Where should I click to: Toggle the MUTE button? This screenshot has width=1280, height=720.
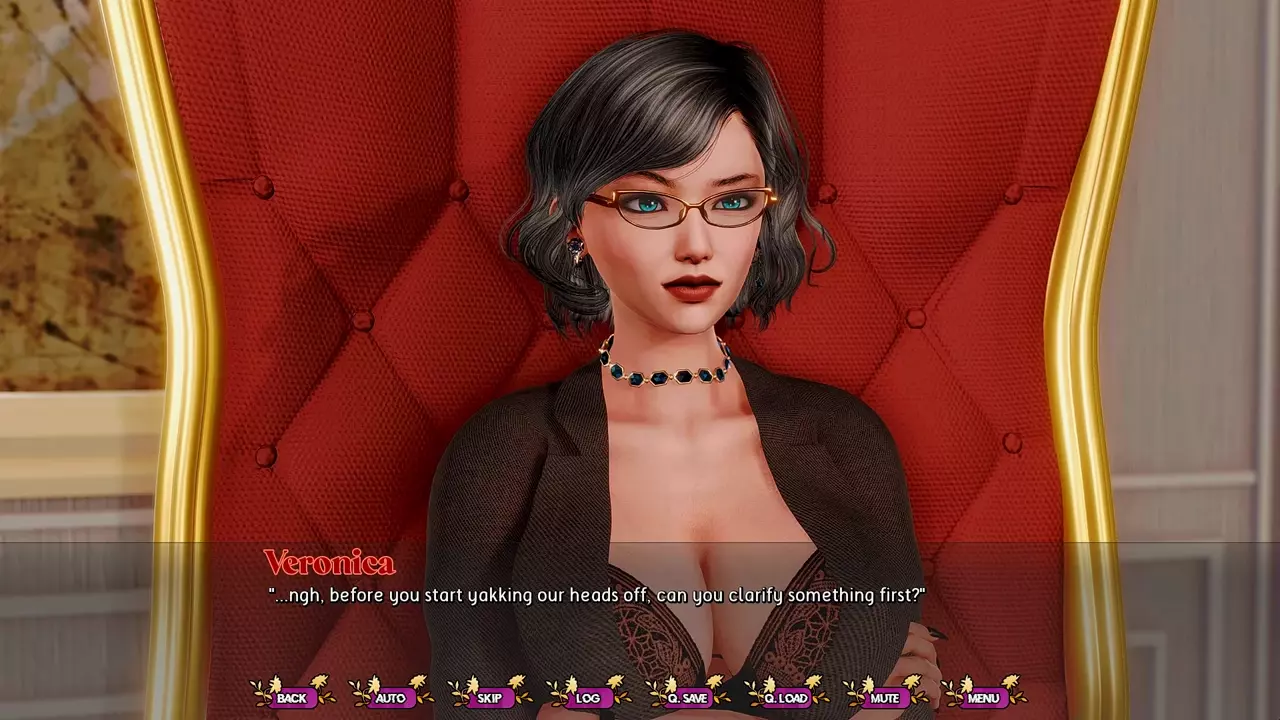[x=884, y=698]
